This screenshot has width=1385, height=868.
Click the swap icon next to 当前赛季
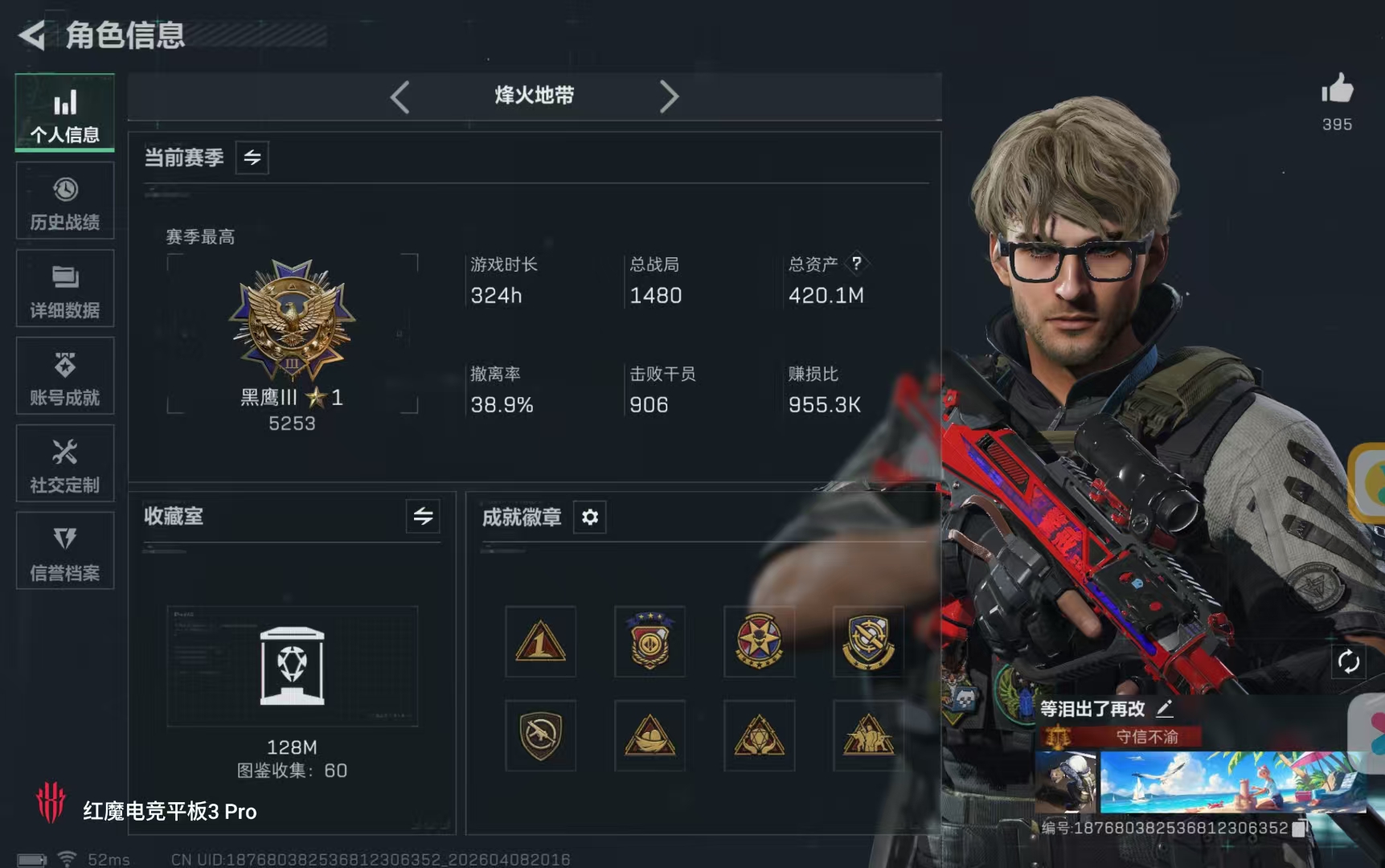click(x=250, y=158)
